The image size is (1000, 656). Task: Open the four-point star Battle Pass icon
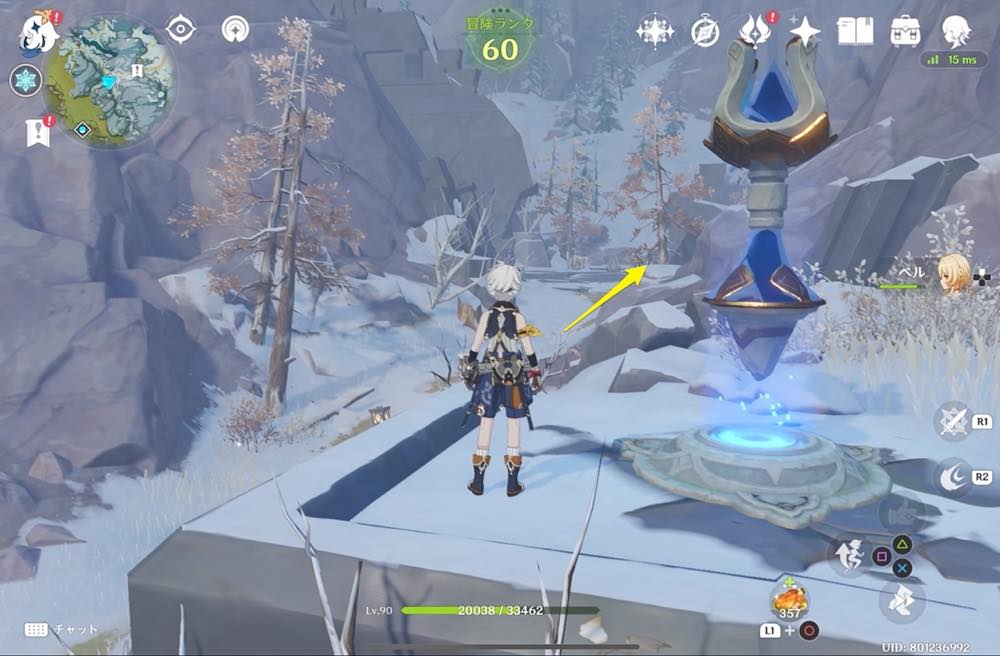804,32
